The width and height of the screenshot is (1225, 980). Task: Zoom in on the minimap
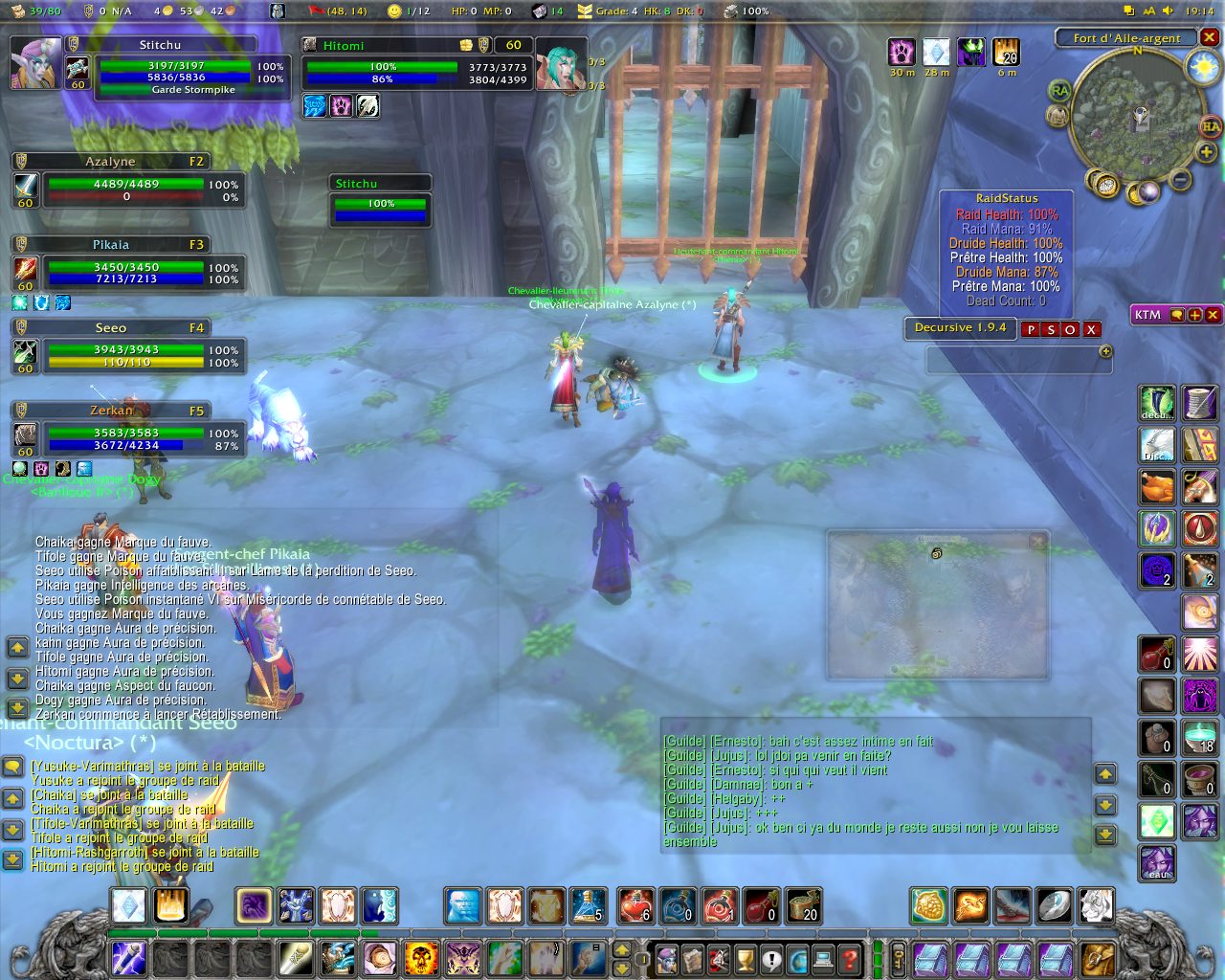[1206, 152]
